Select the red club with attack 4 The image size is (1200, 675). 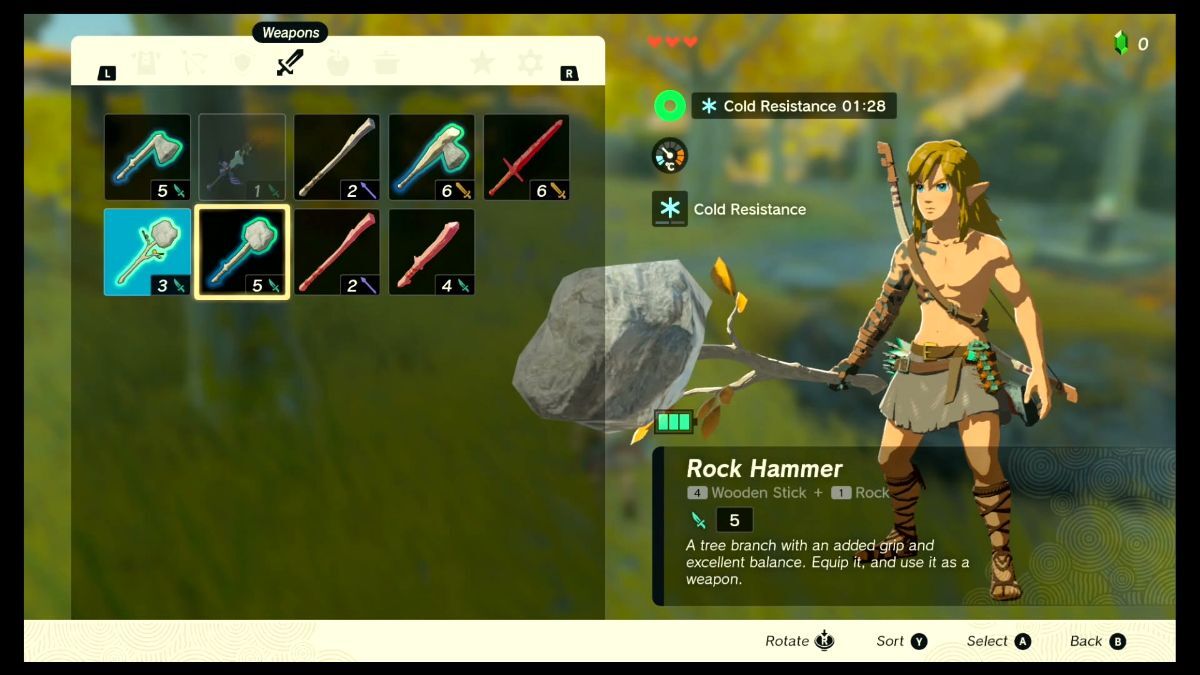pyautogui.click(x=432, y=252)
